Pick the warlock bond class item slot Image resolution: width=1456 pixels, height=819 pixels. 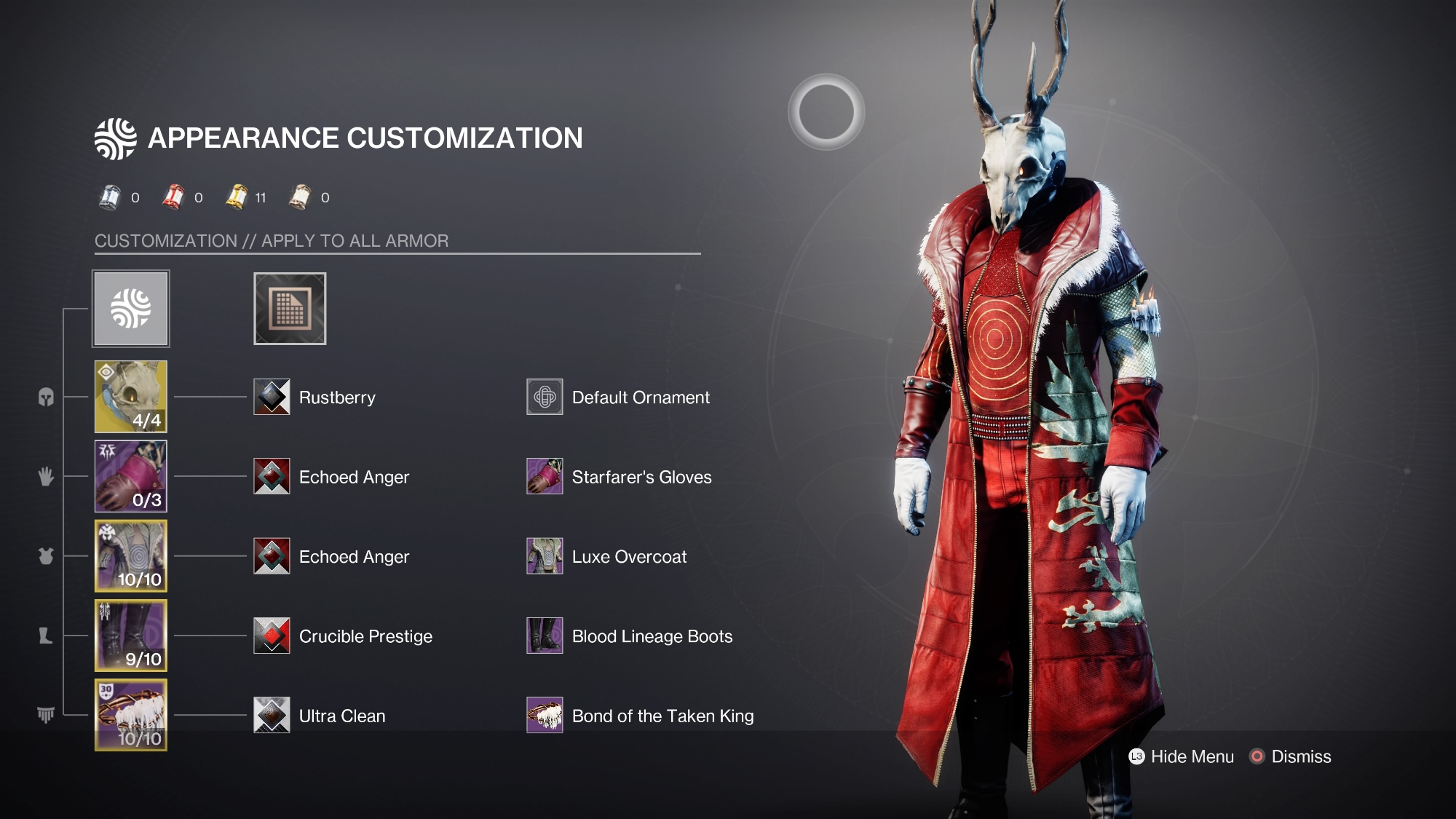click(131, 715)
